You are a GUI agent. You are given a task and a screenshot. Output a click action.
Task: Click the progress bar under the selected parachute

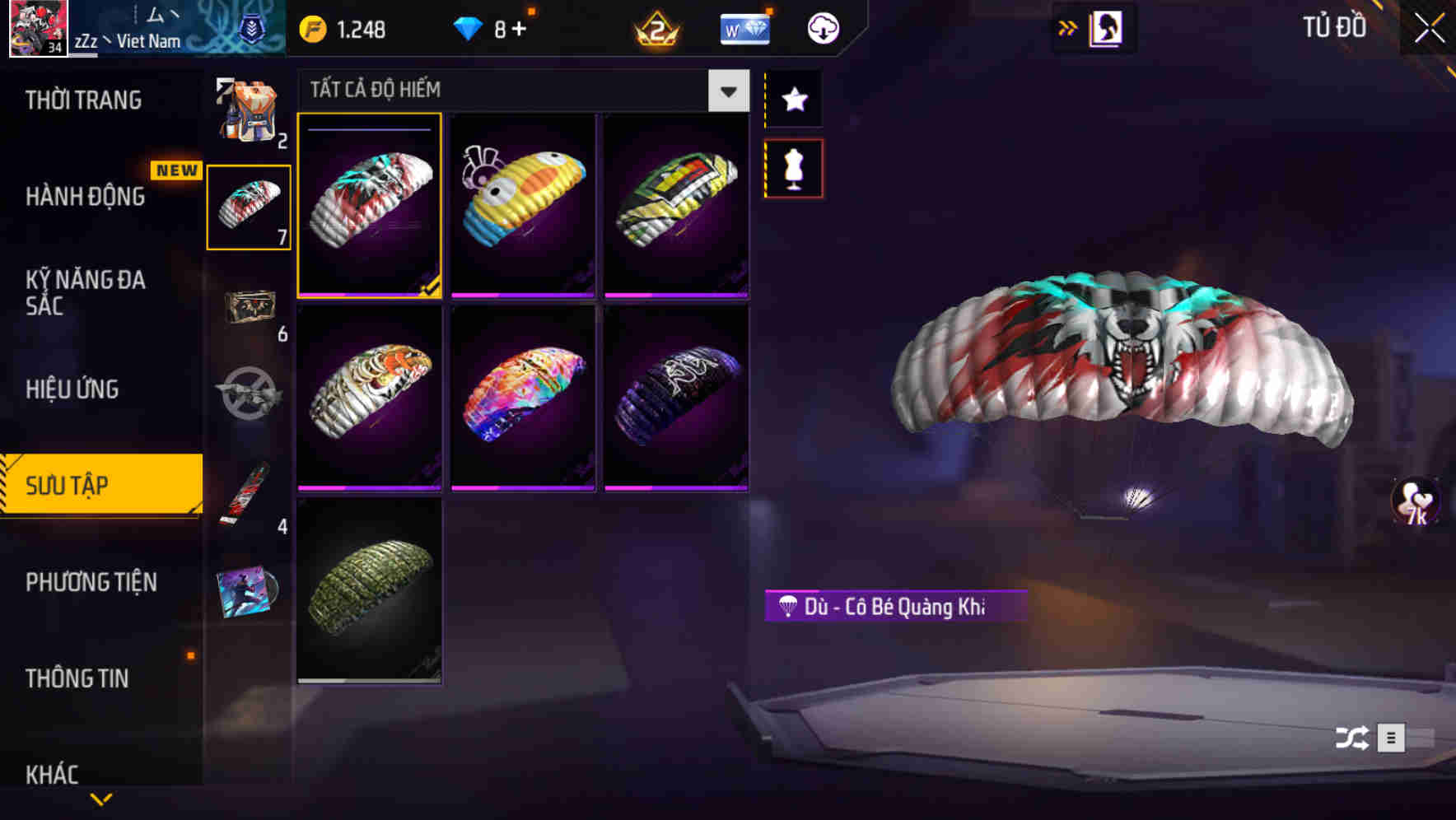click(x=370, y=294)
